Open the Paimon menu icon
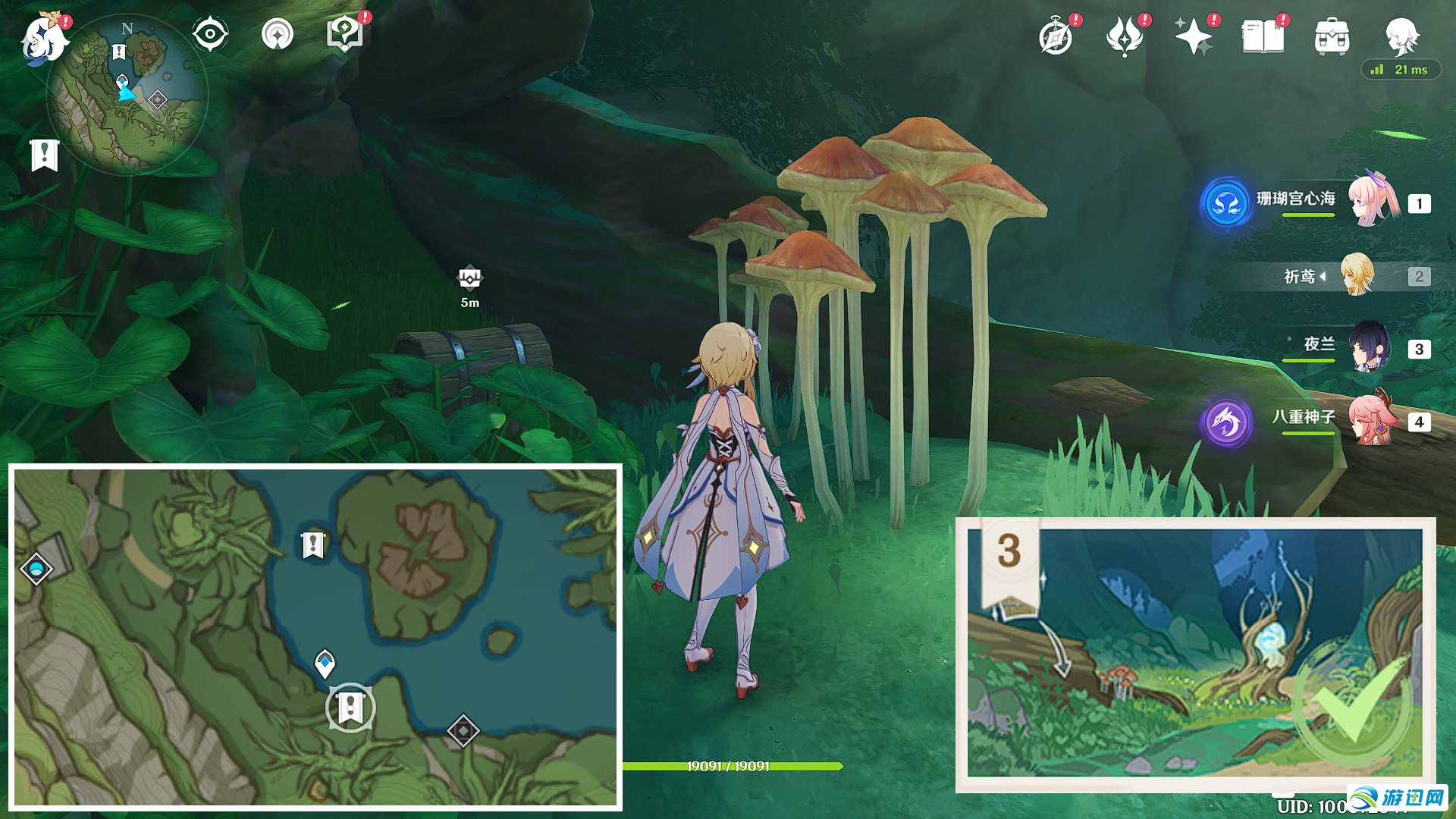Viewport: 1456px width, 819px height. point(43,38)
